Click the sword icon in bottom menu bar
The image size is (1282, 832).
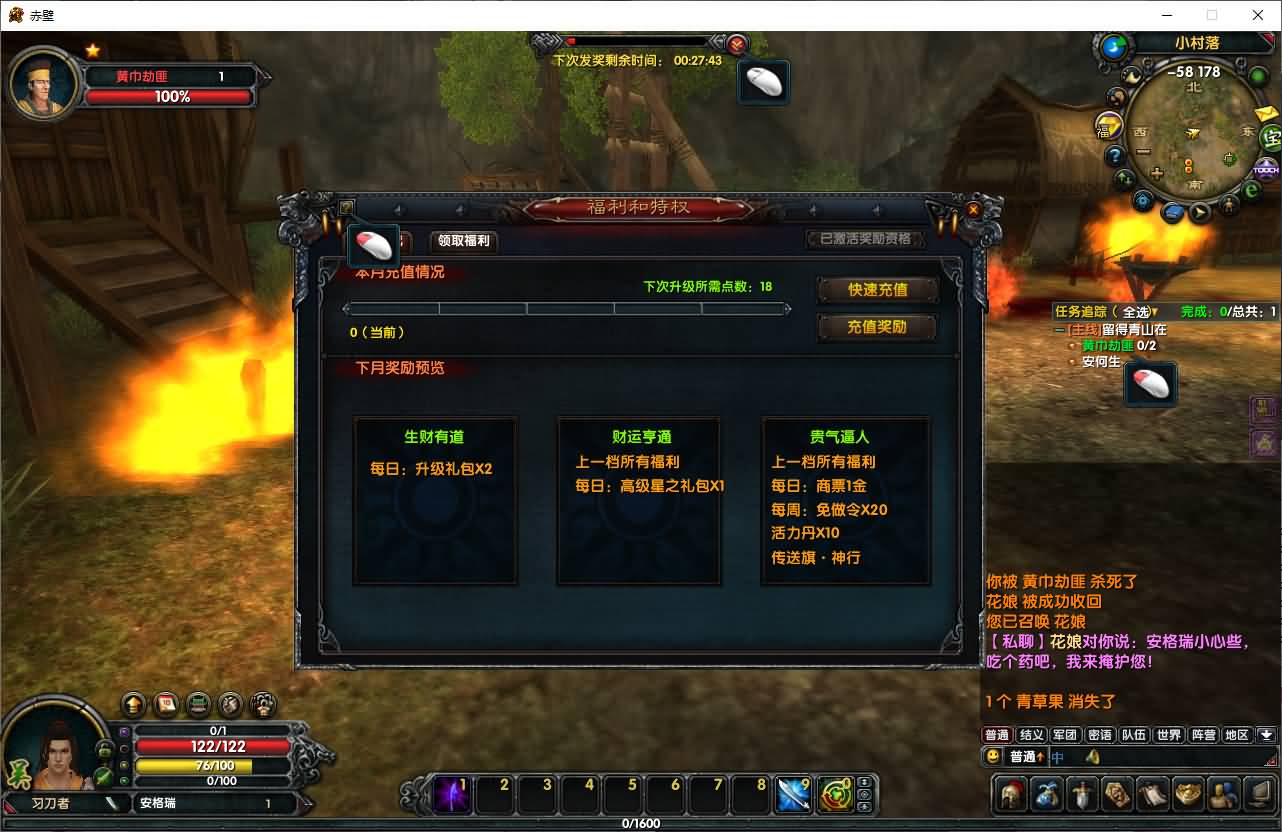tap(1082, 795)
